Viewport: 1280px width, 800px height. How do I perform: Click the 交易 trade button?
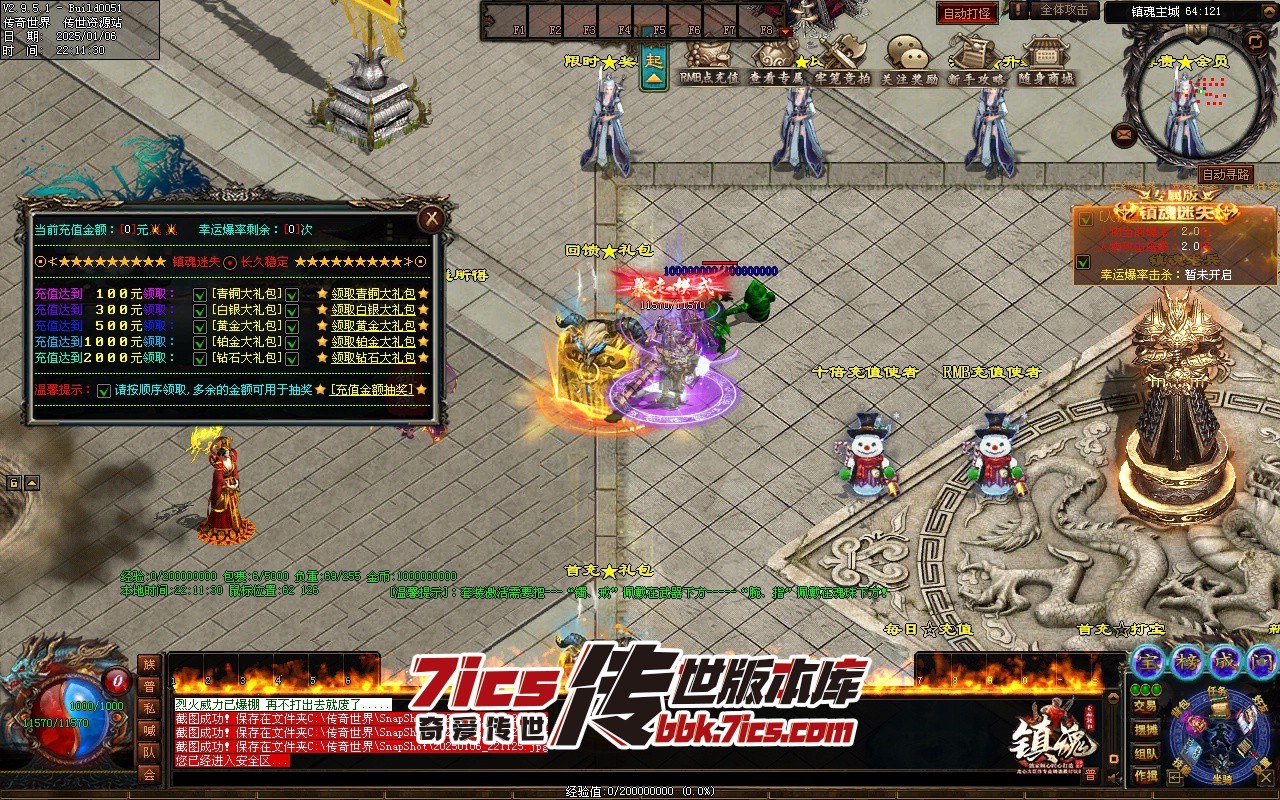1146,706
